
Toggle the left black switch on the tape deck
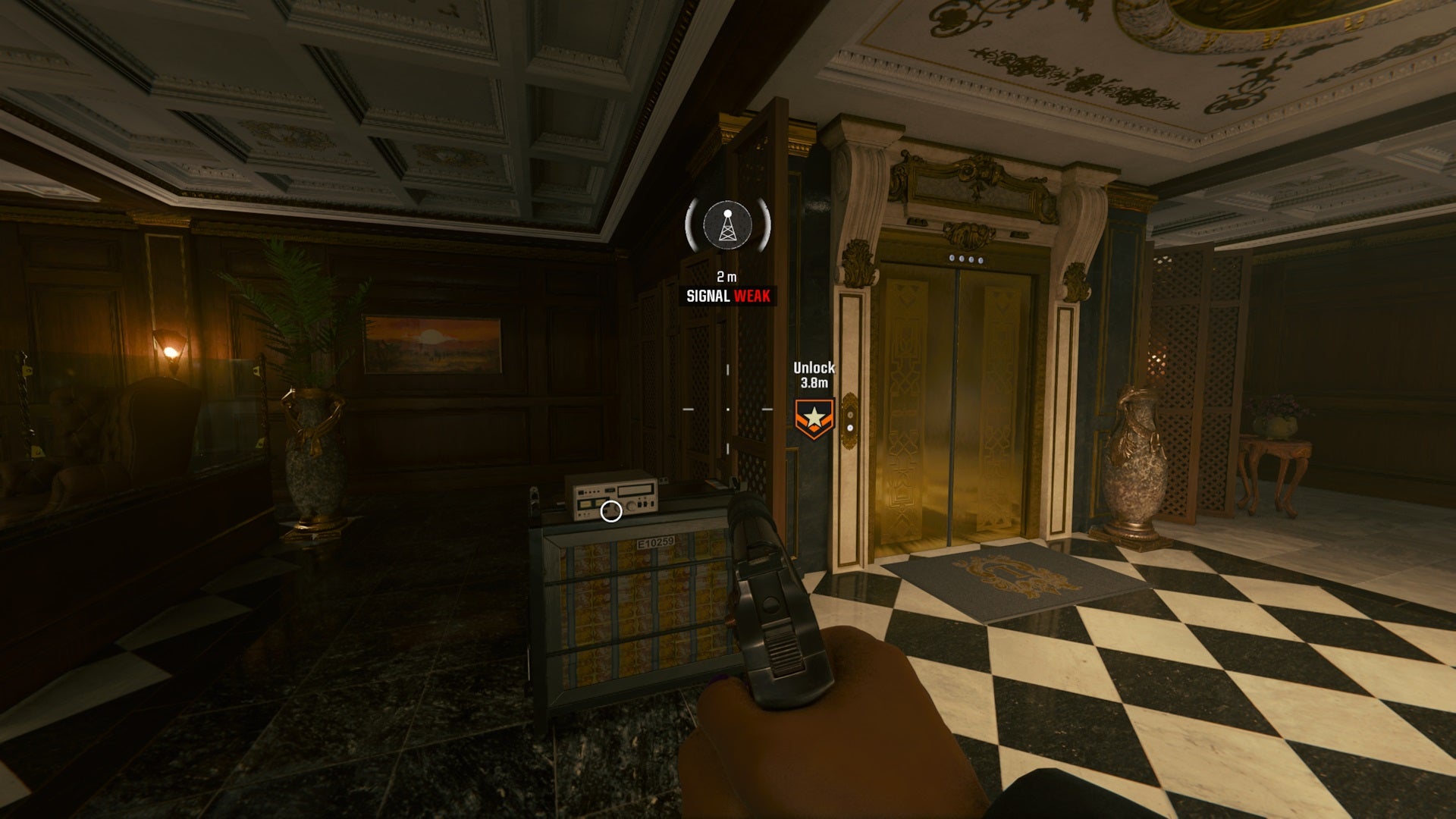[x=640, y=504]
